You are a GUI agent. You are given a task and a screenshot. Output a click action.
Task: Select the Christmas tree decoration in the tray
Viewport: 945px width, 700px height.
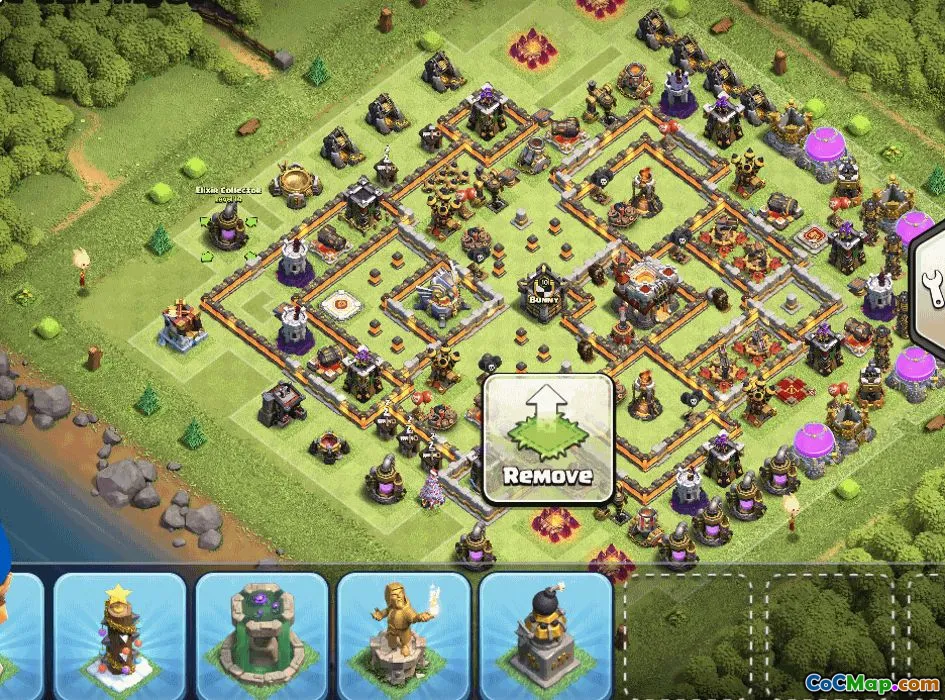coord(119,636)
